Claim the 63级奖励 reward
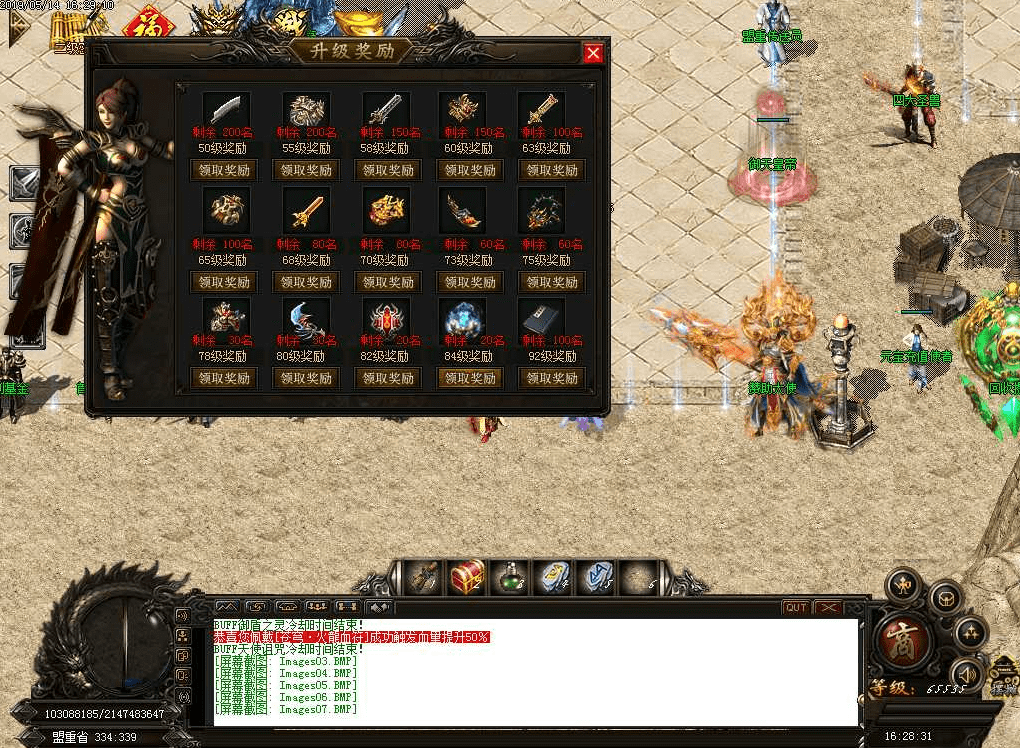Viewport: 1020px width, 748px height. 552,170
